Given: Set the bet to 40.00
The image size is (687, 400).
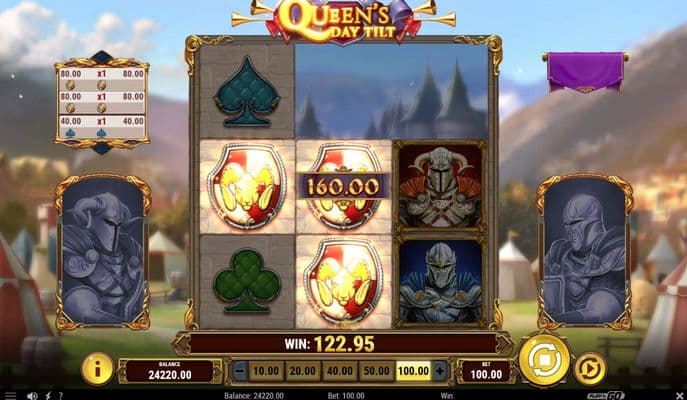Looking at the screenshot, I should tap(340, 371).
